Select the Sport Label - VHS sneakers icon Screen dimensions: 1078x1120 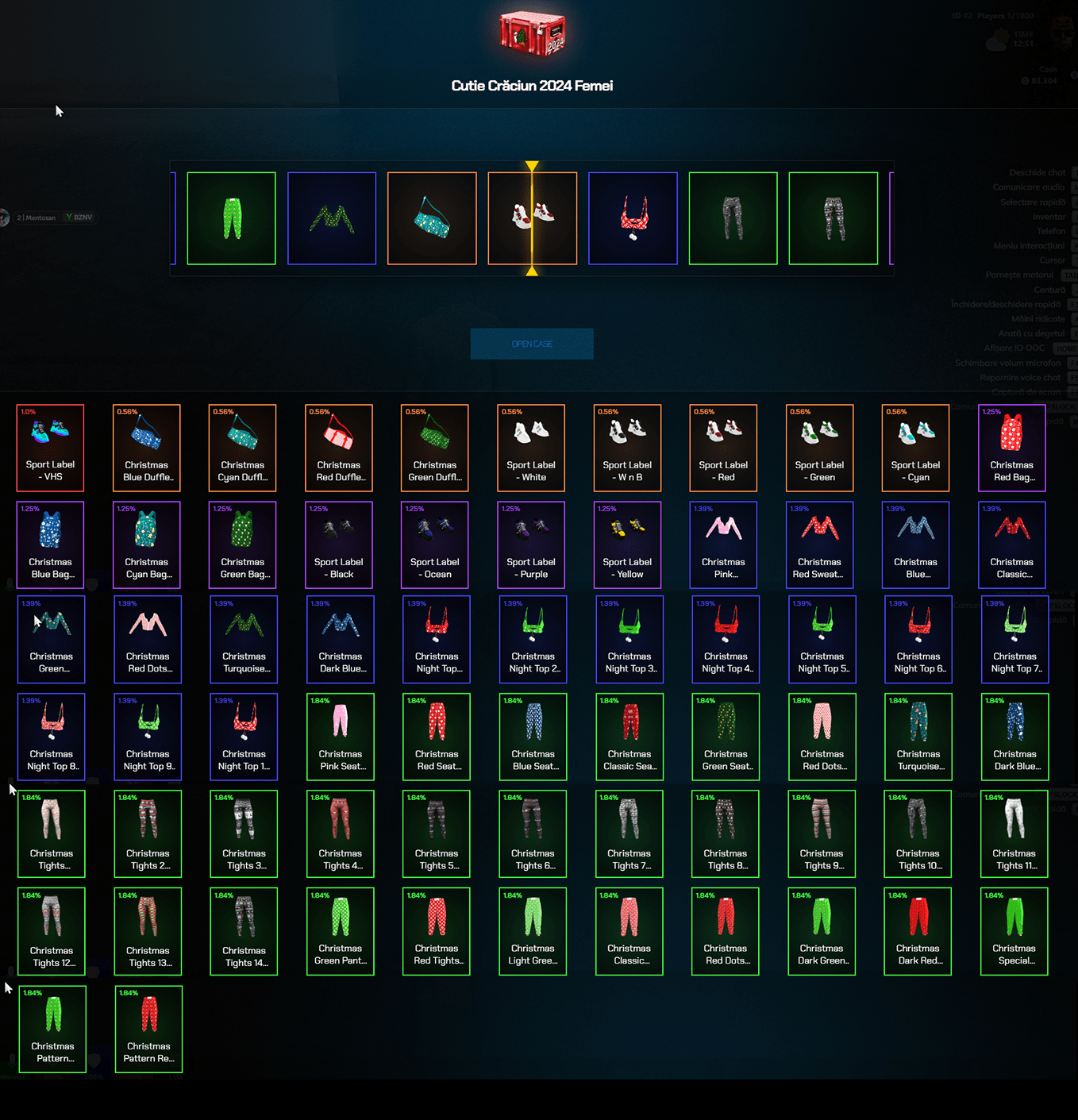tap(50, 448)
